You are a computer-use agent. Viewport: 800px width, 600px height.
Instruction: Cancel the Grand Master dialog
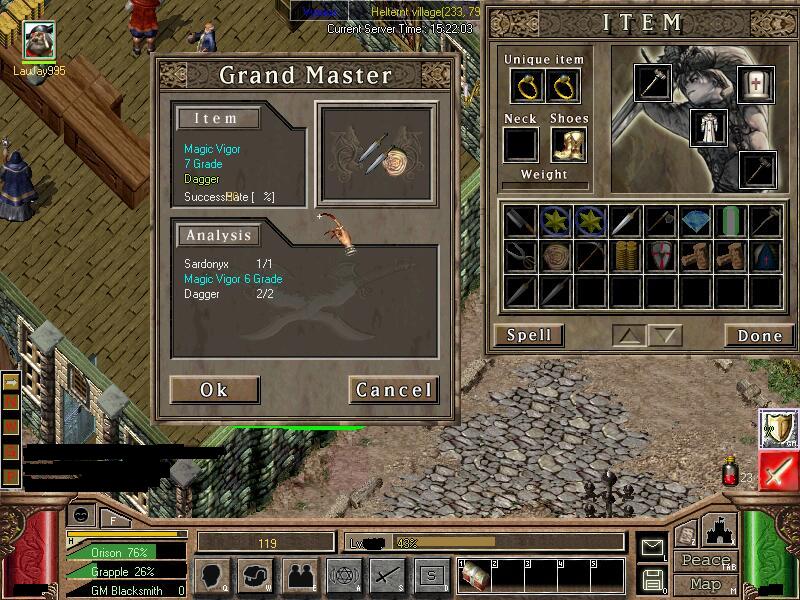coord(393,389)
